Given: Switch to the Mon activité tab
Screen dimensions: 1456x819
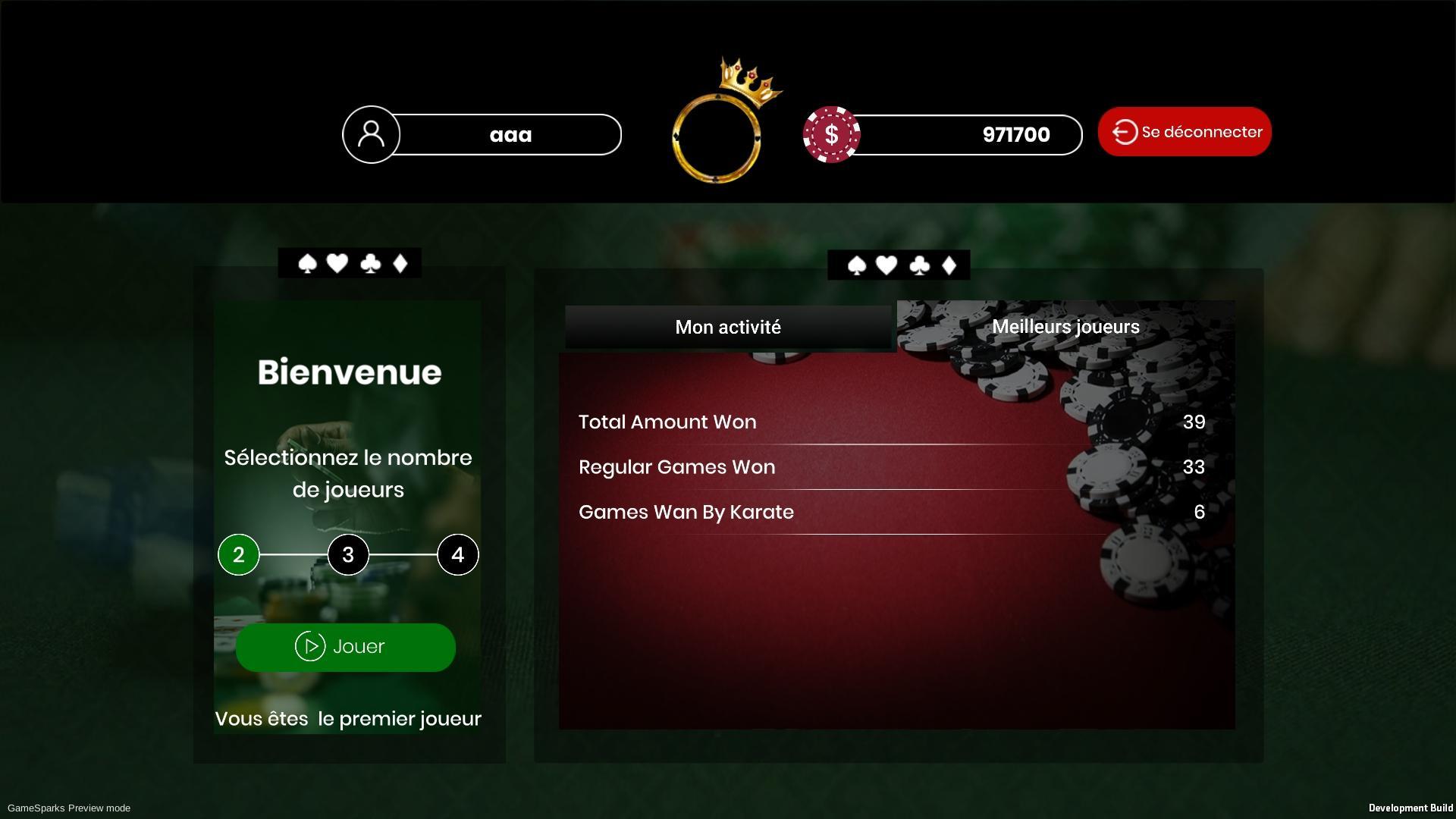Looking at the screenshot, I should pyautogui.click(x=728, y=327).
